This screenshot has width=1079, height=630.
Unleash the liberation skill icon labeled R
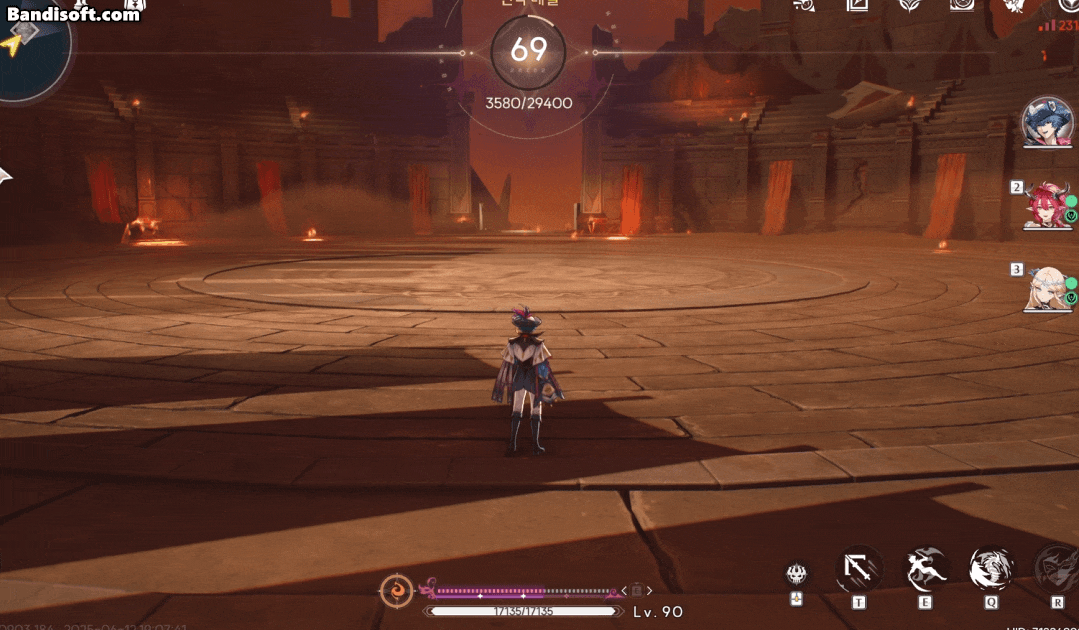tap(1055, 569)
